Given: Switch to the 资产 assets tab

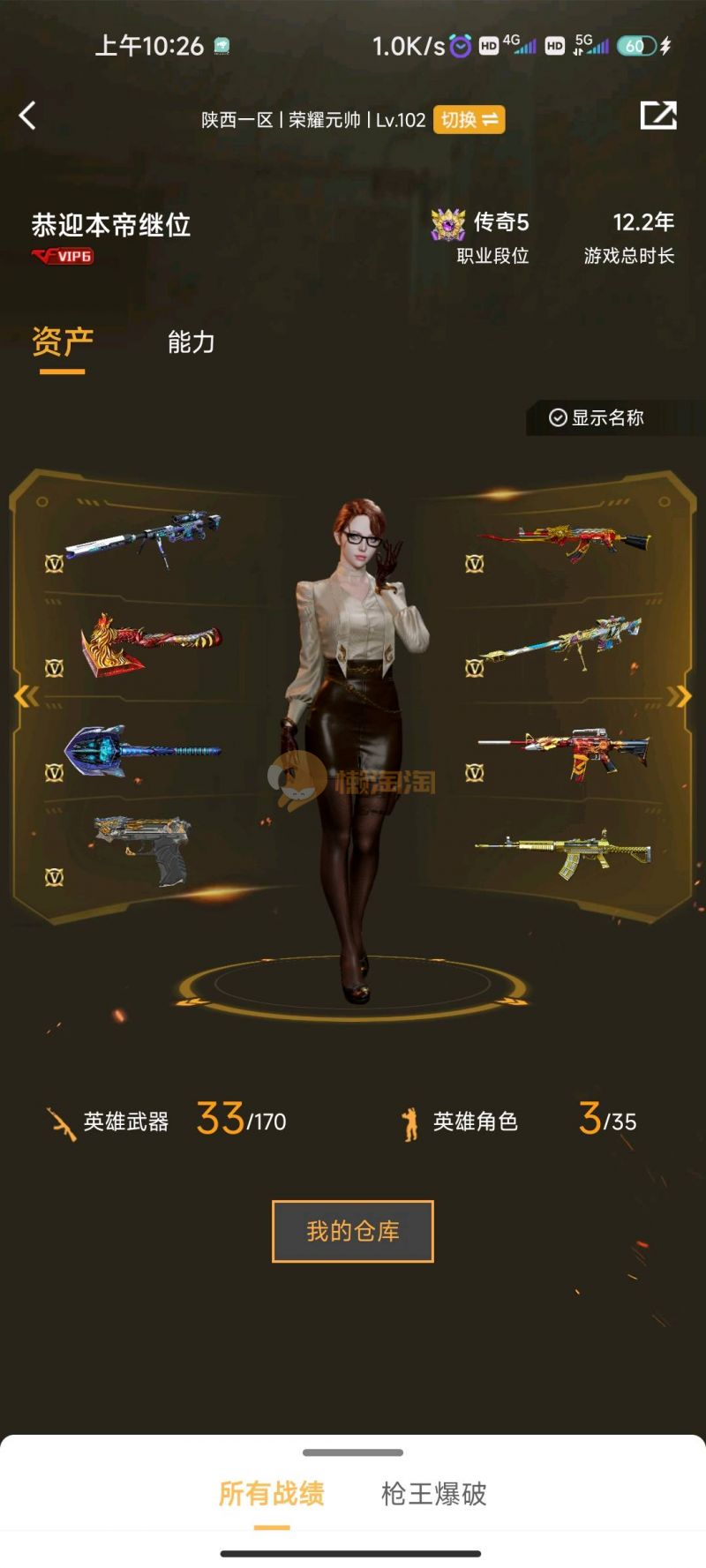Looking at the screenshot, I should click(63, 341).
